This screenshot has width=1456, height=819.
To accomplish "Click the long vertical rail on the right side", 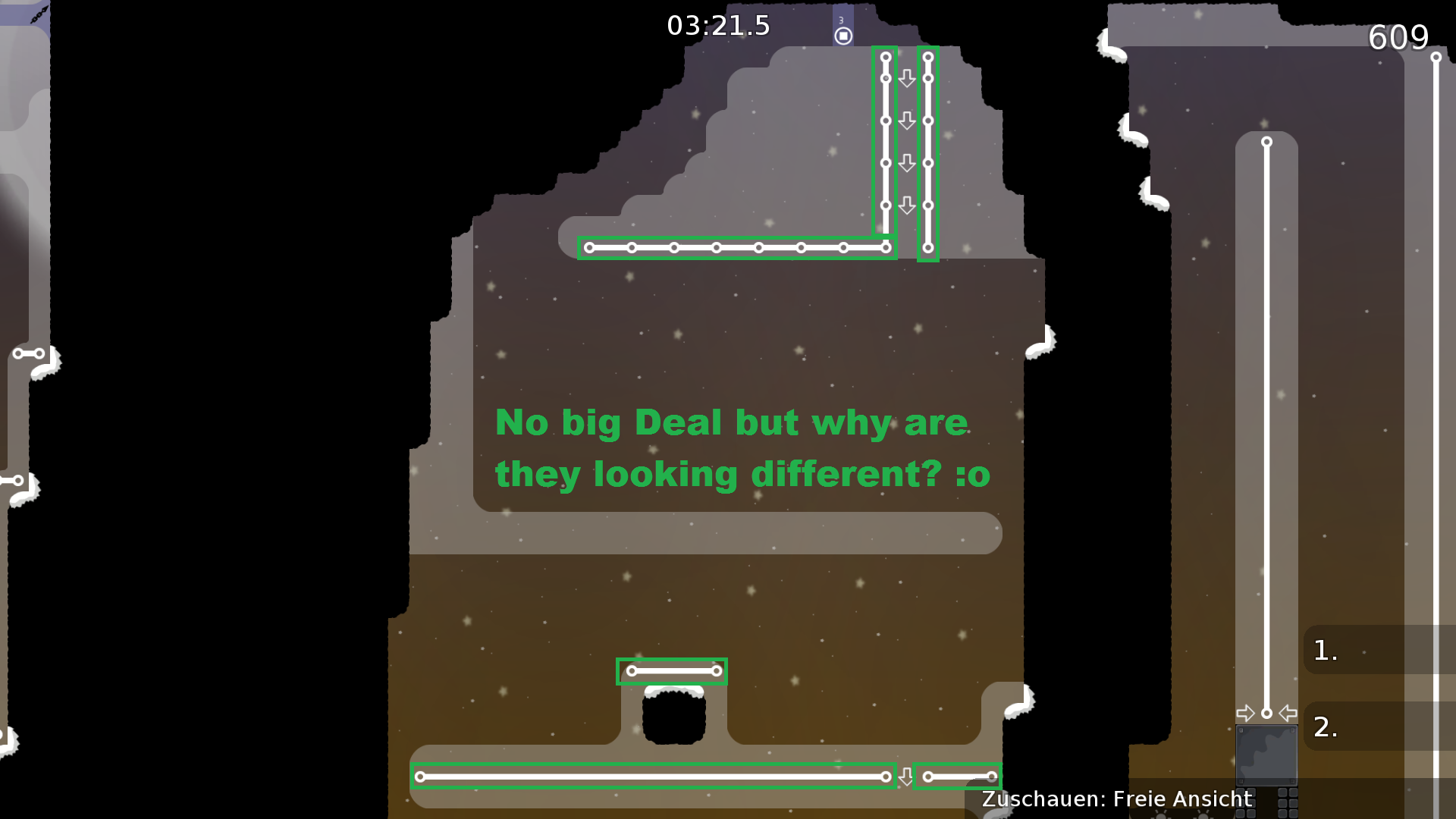I will point(1266,425).
